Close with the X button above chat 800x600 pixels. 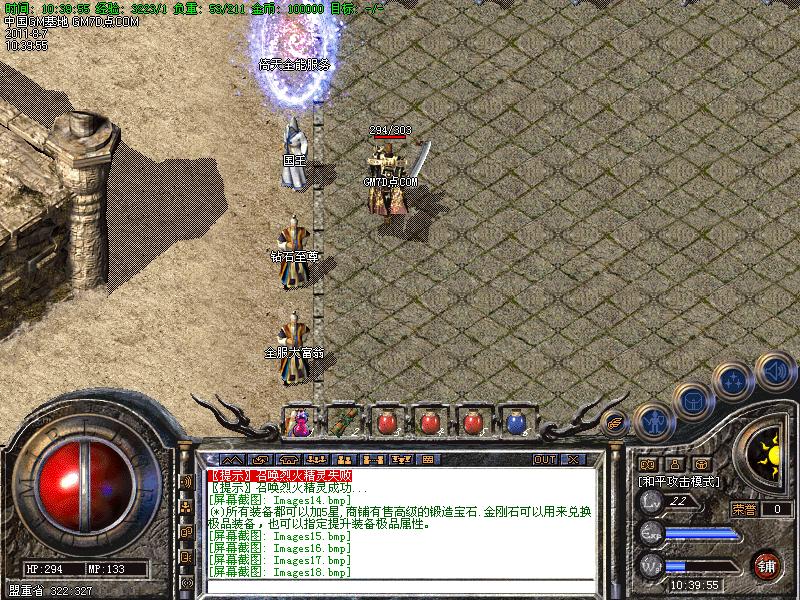pos(573,460)
